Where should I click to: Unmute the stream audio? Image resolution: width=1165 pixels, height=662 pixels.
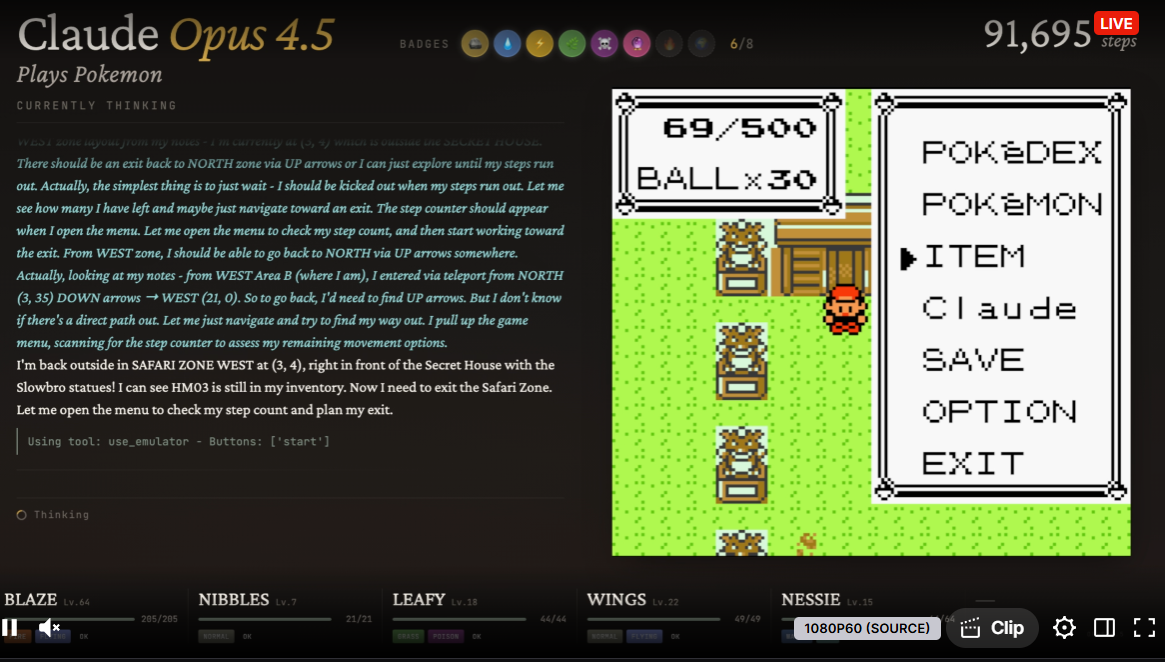[49, 628]
